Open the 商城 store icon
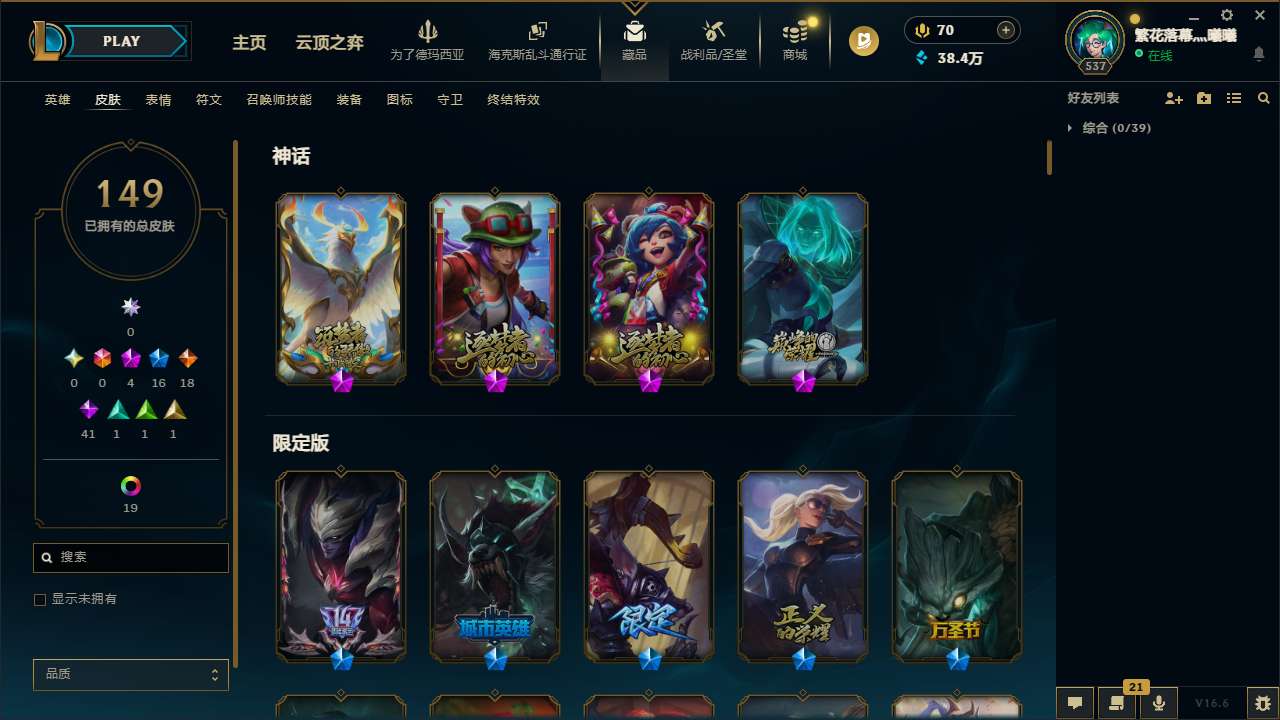Screen dimensions: 1280x720 (793, 38)
